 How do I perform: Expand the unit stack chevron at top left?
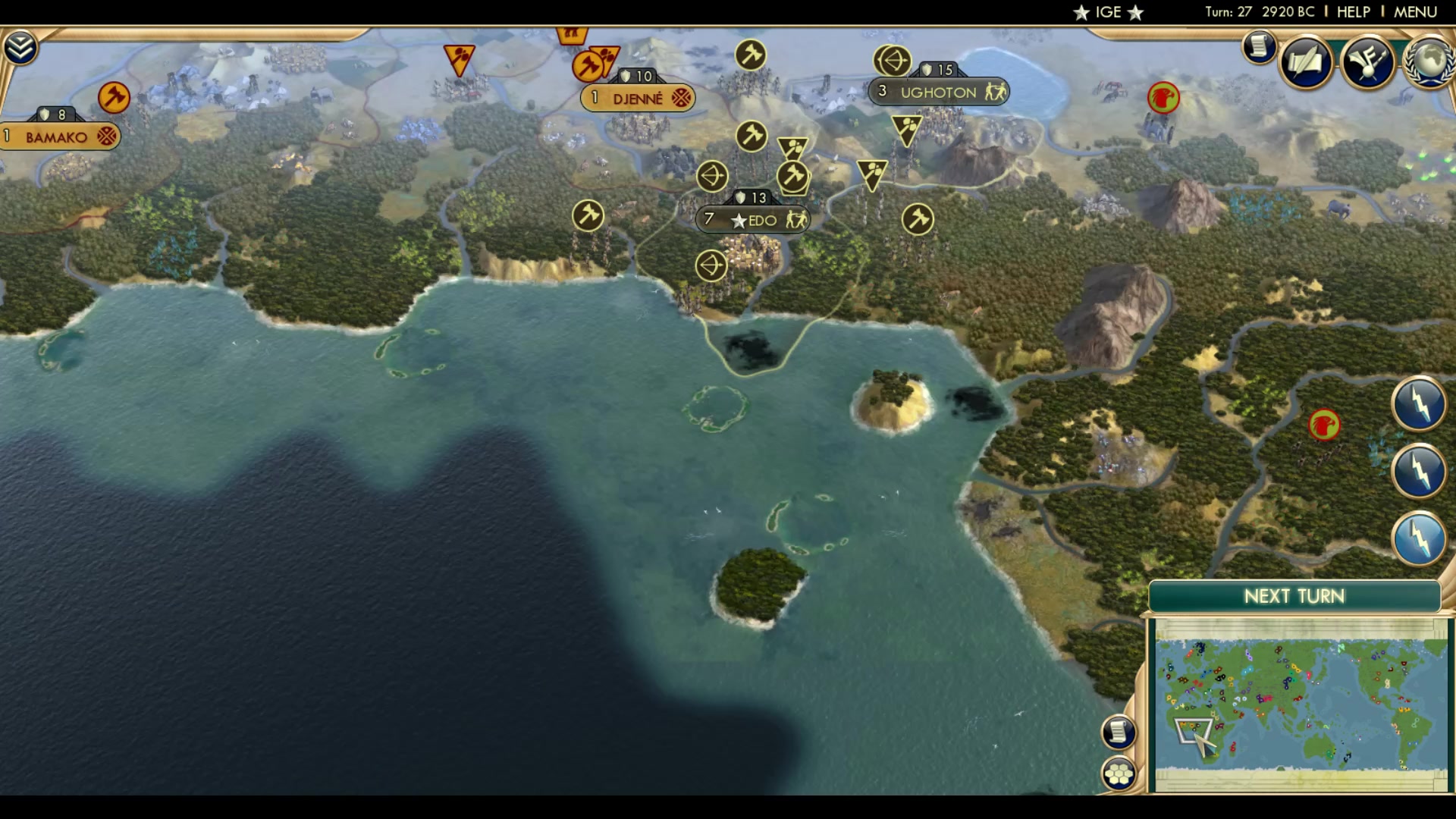(22, 45)
